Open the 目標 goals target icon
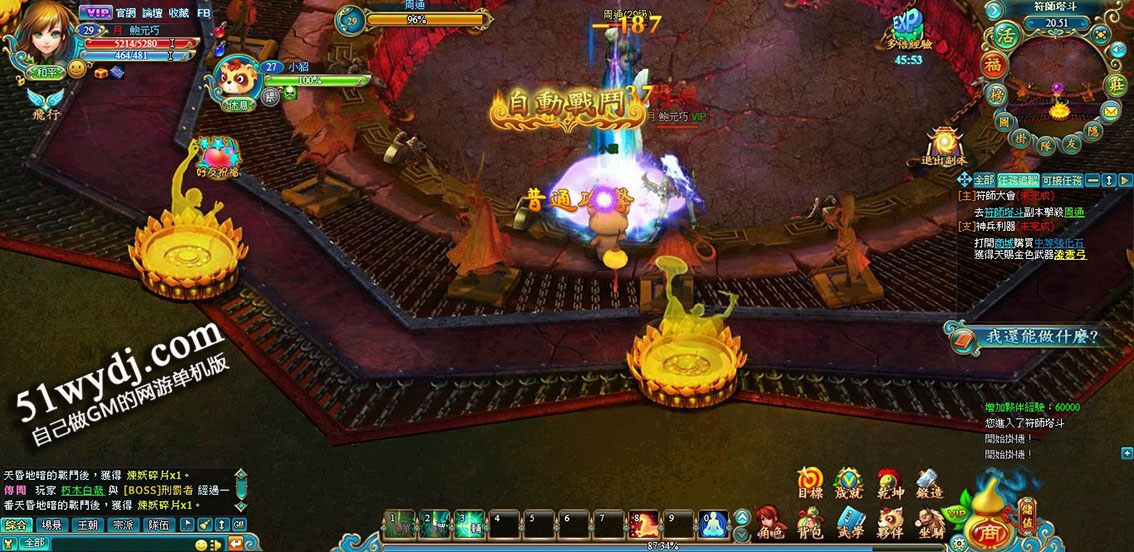Screen dimensions: 1134x552 (x=810, y=483)
